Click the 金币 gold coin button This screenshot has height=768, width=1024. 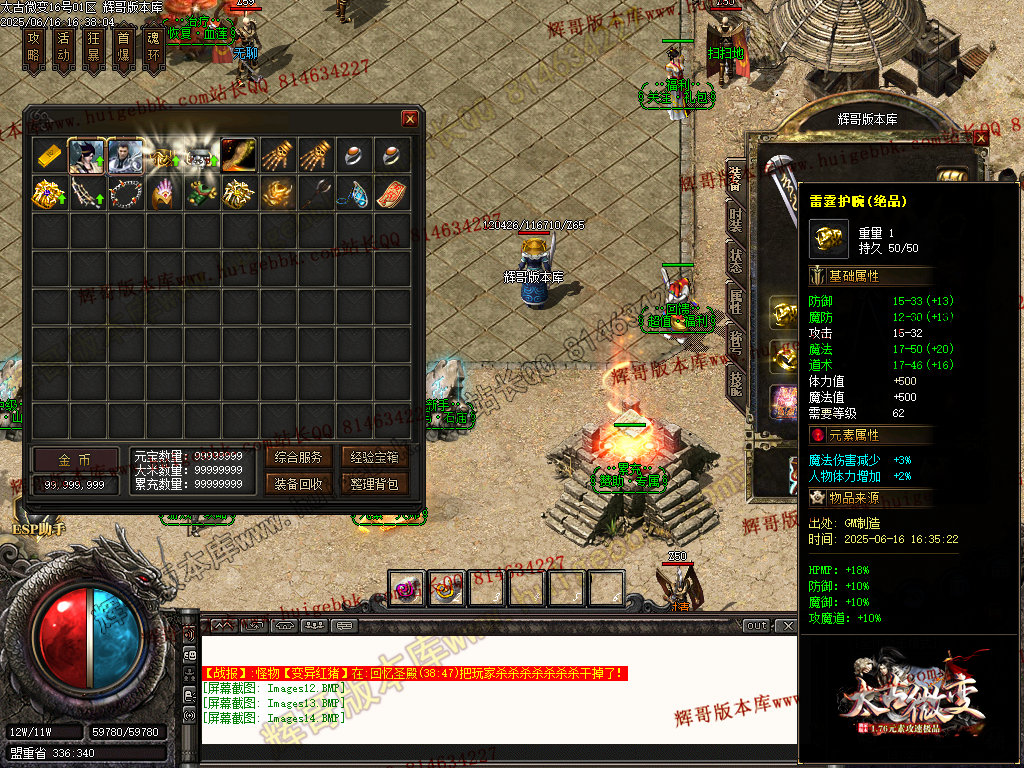click(75, 459)
